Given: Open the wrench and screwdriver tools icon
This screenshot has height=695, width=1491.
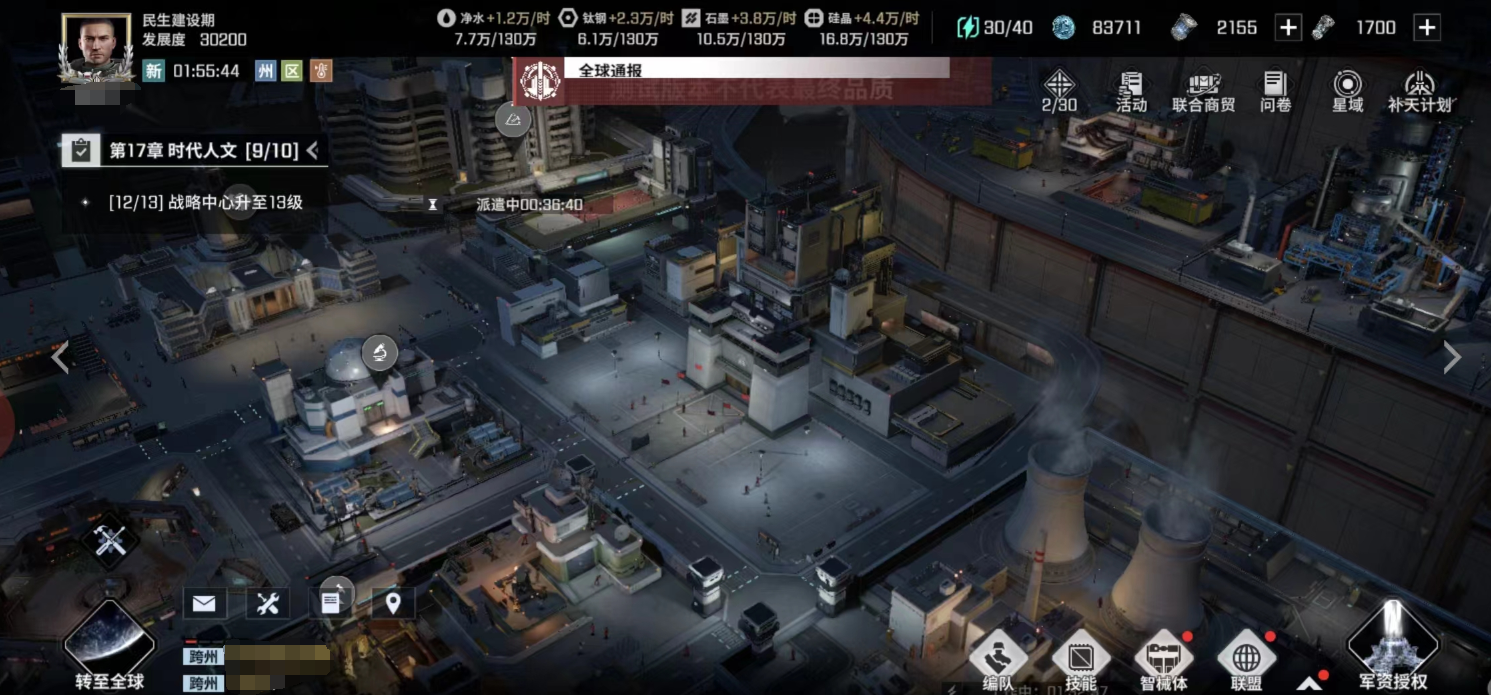Looking at the screenshot, I should [267, 603].
